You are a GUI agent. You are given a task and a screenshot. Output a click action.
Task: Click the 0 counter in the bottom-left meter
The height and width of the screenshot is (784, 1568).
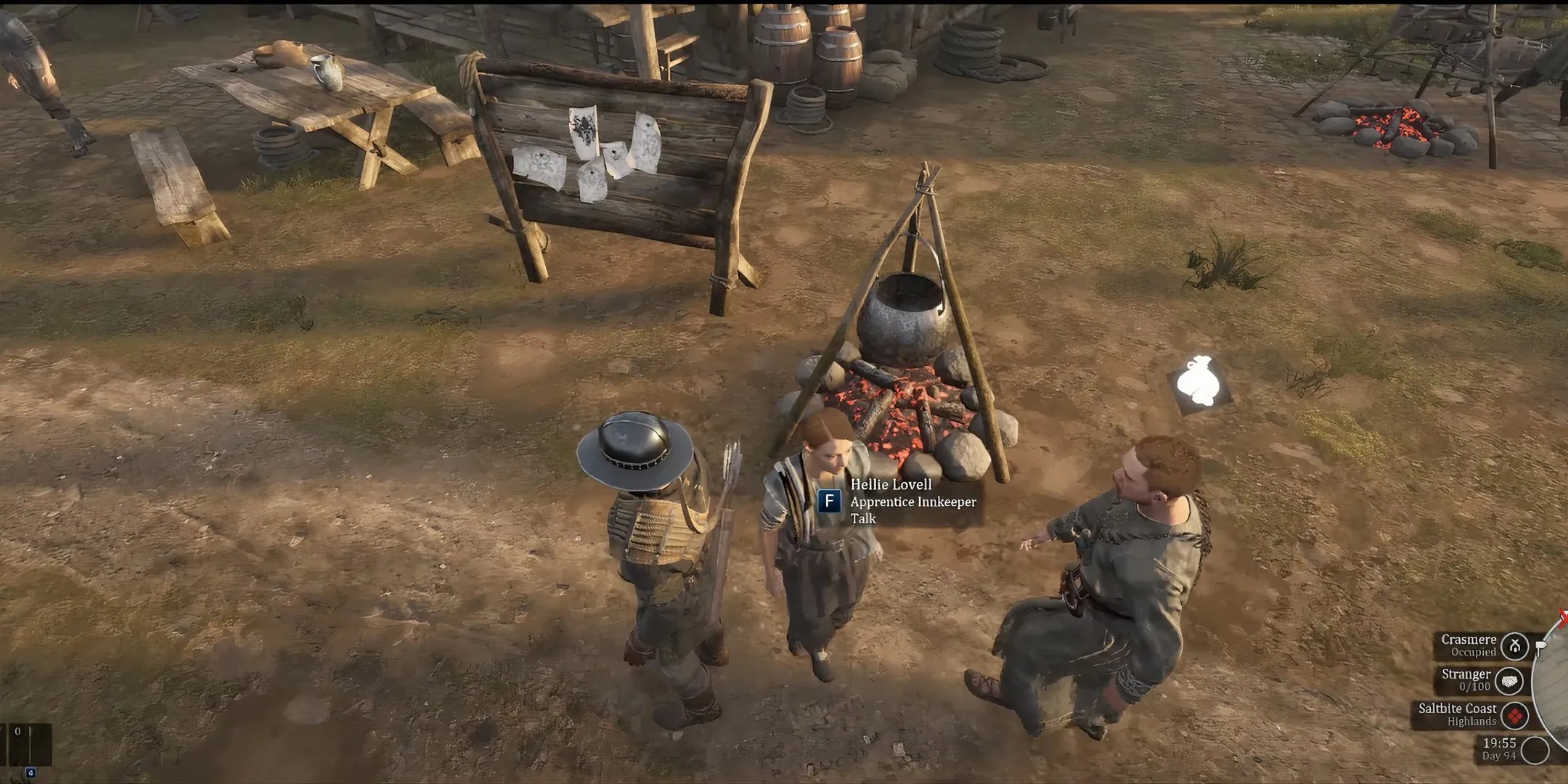click(x=17, y=732)
